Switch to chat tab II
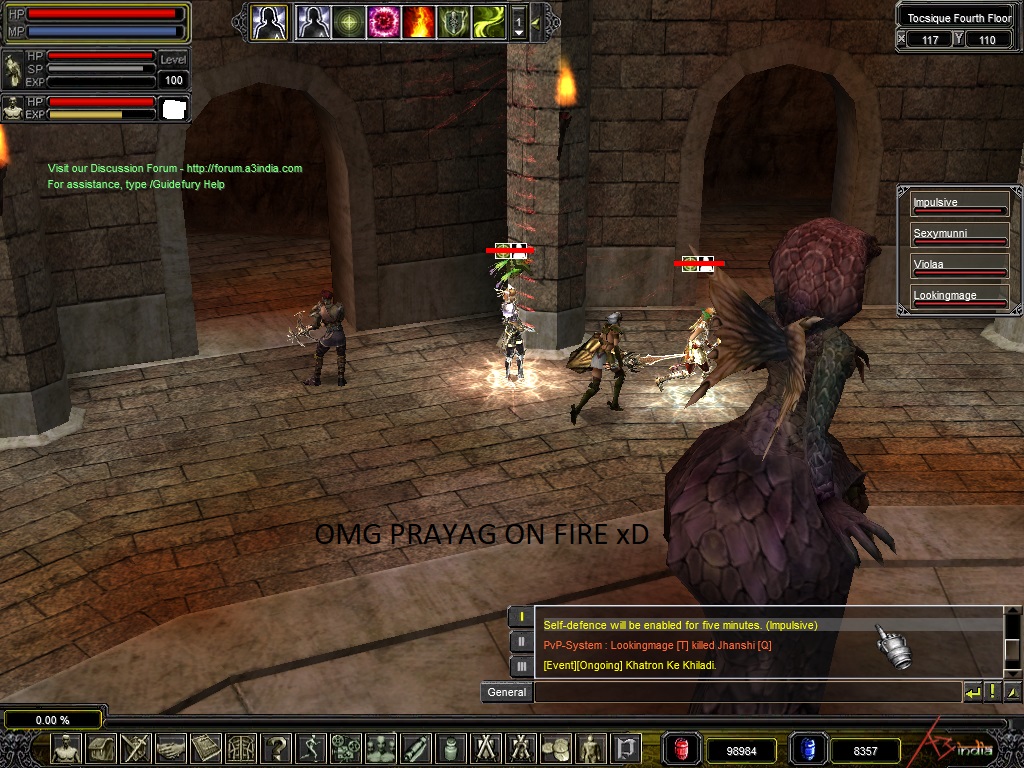This screenshot has height=768, width=1024. coord(521,641)
